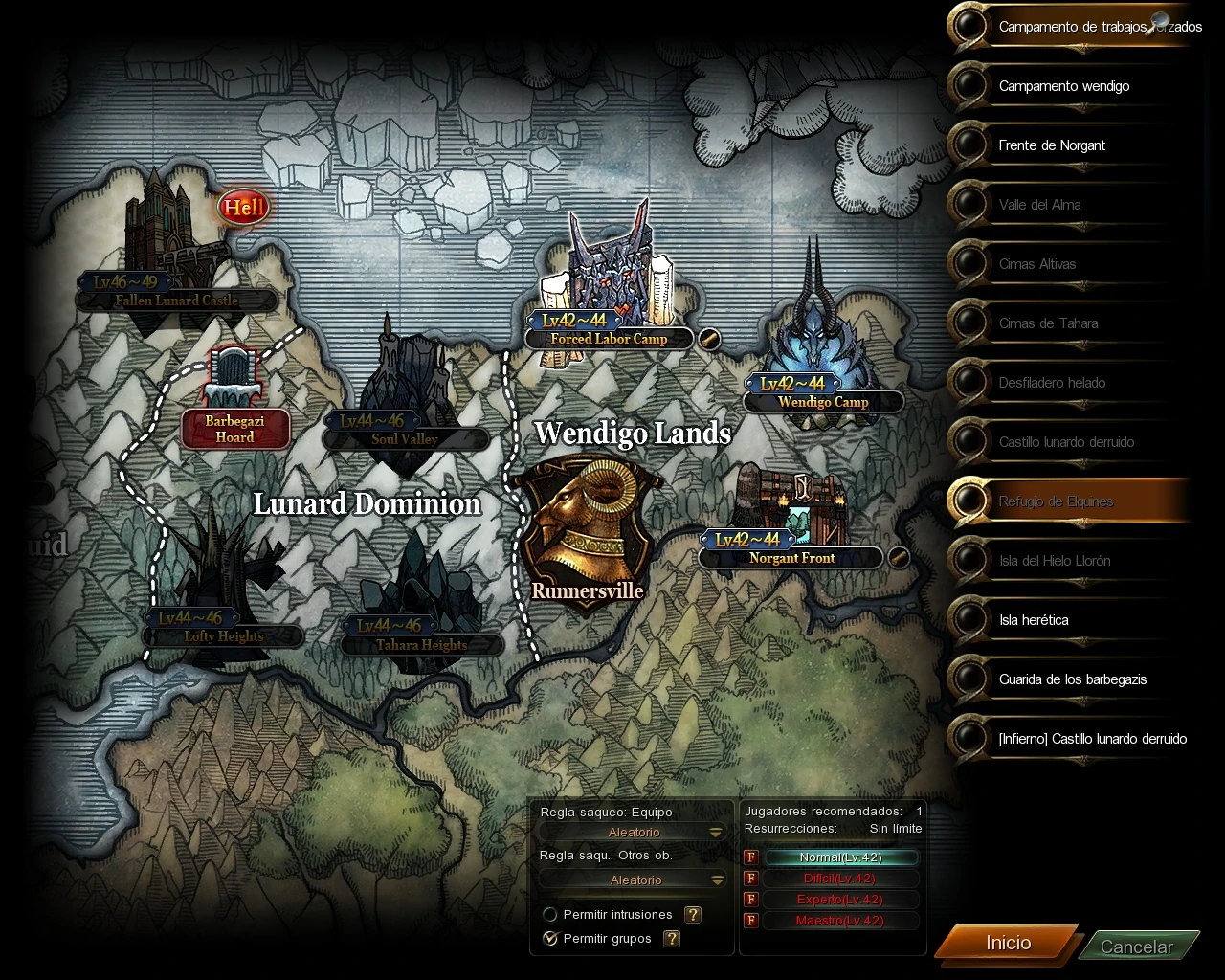Toggle the Permitir intrusiones option
The height and width of the screenshot is (980, 1225).
(x=550, y=915)
